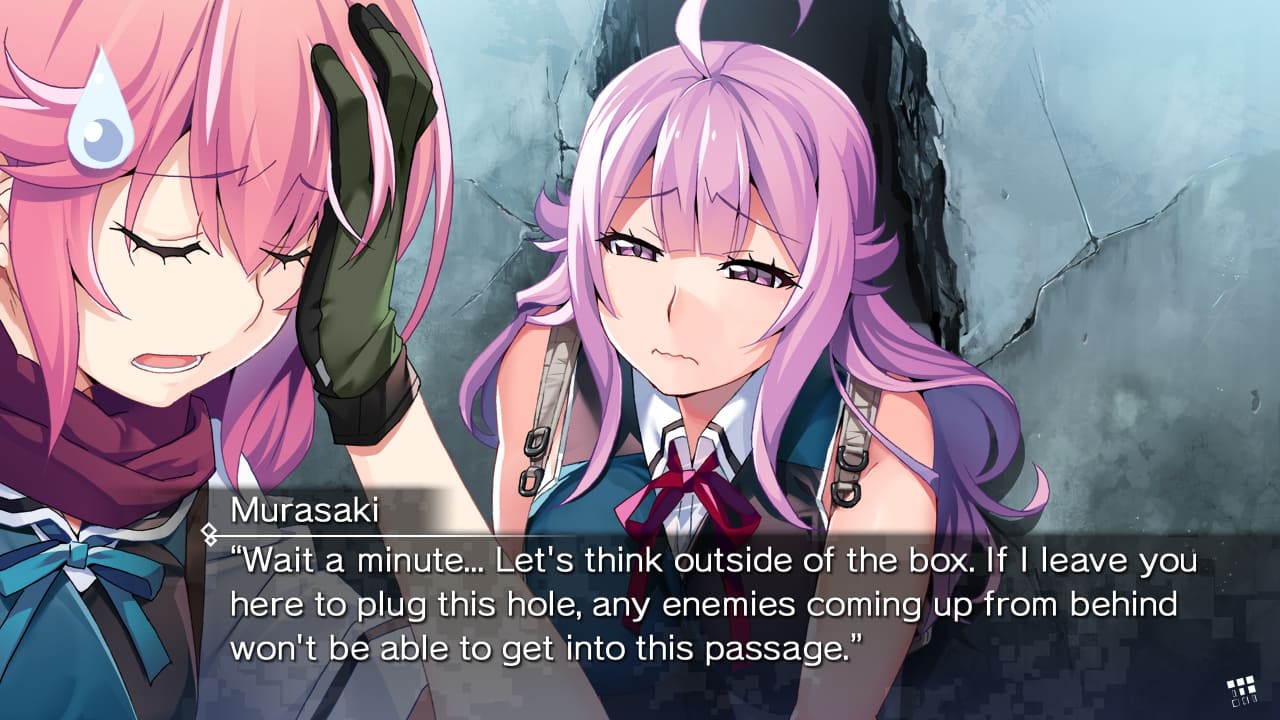Open the grid menu's lower row of options
1280x720 pixels.
click(x=1245, y=701)
